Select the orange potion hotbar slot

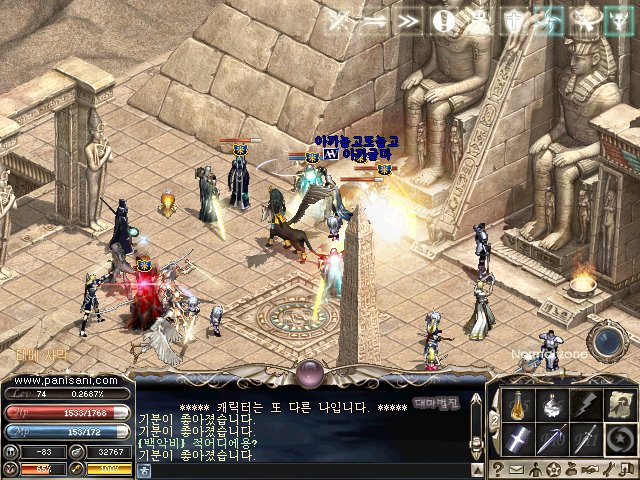point(518,406)
